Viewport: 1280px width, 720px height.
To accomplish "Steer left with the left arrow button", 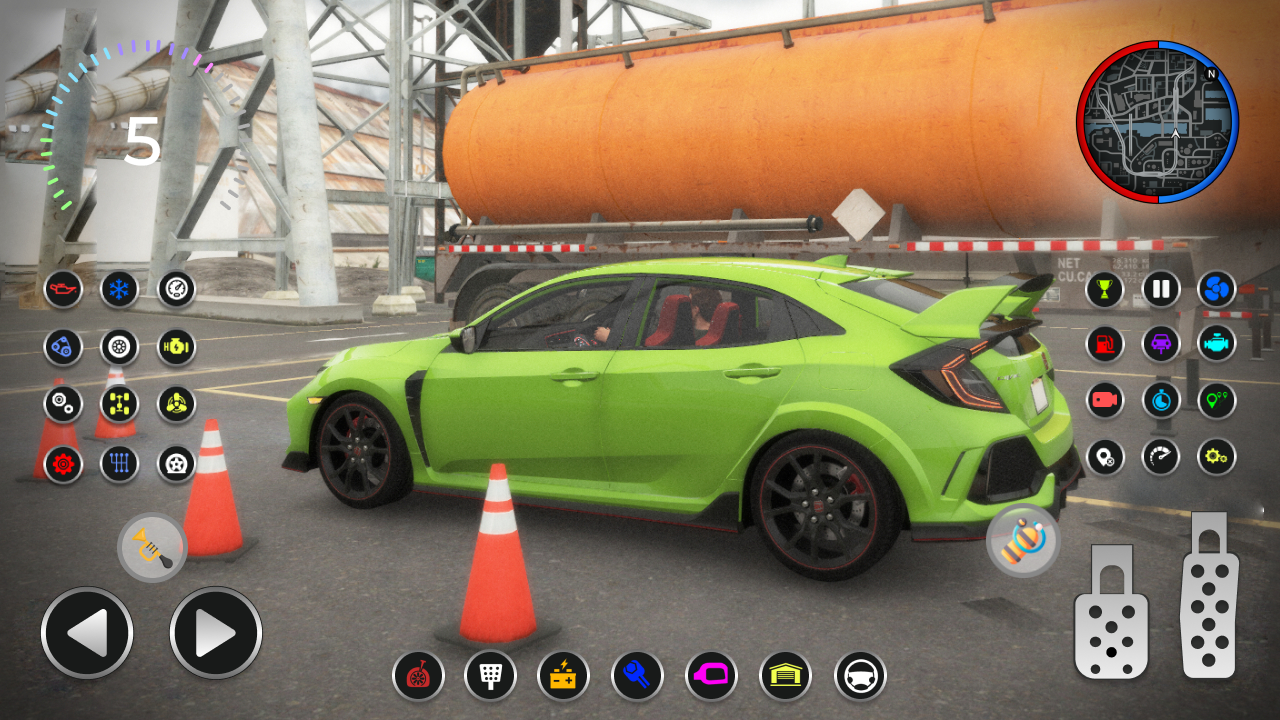I will point(87,633).
